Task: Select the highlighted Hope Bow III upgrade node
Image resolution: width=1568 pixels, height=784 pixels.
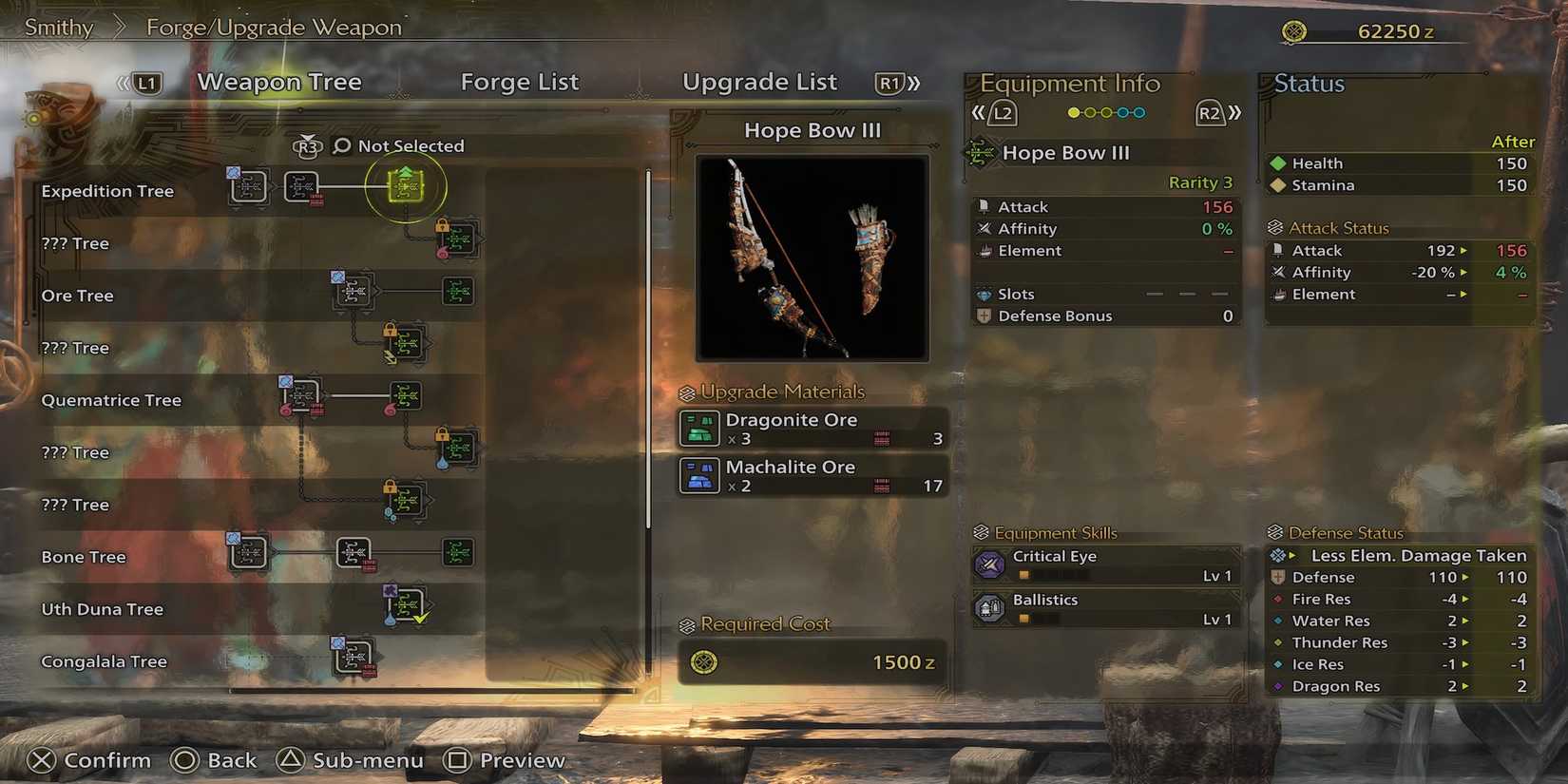Action: click(x=406, y=187)
